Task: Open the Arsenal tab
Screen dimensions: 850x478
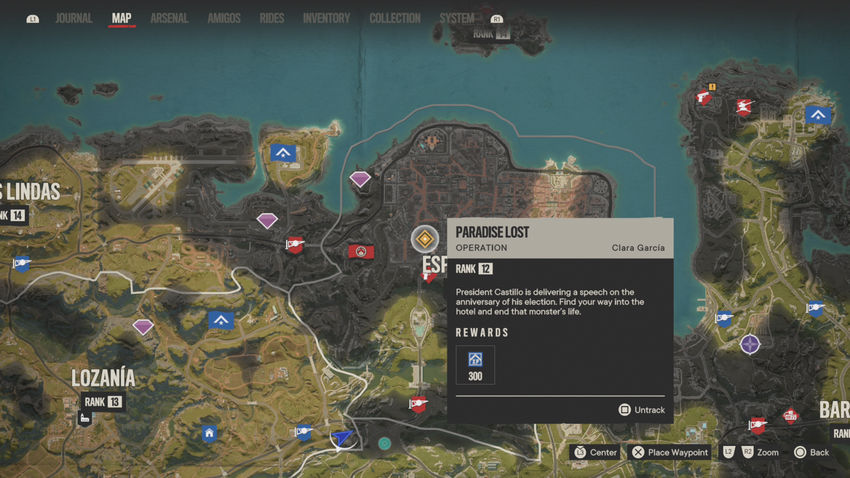Action: (169, 18)
